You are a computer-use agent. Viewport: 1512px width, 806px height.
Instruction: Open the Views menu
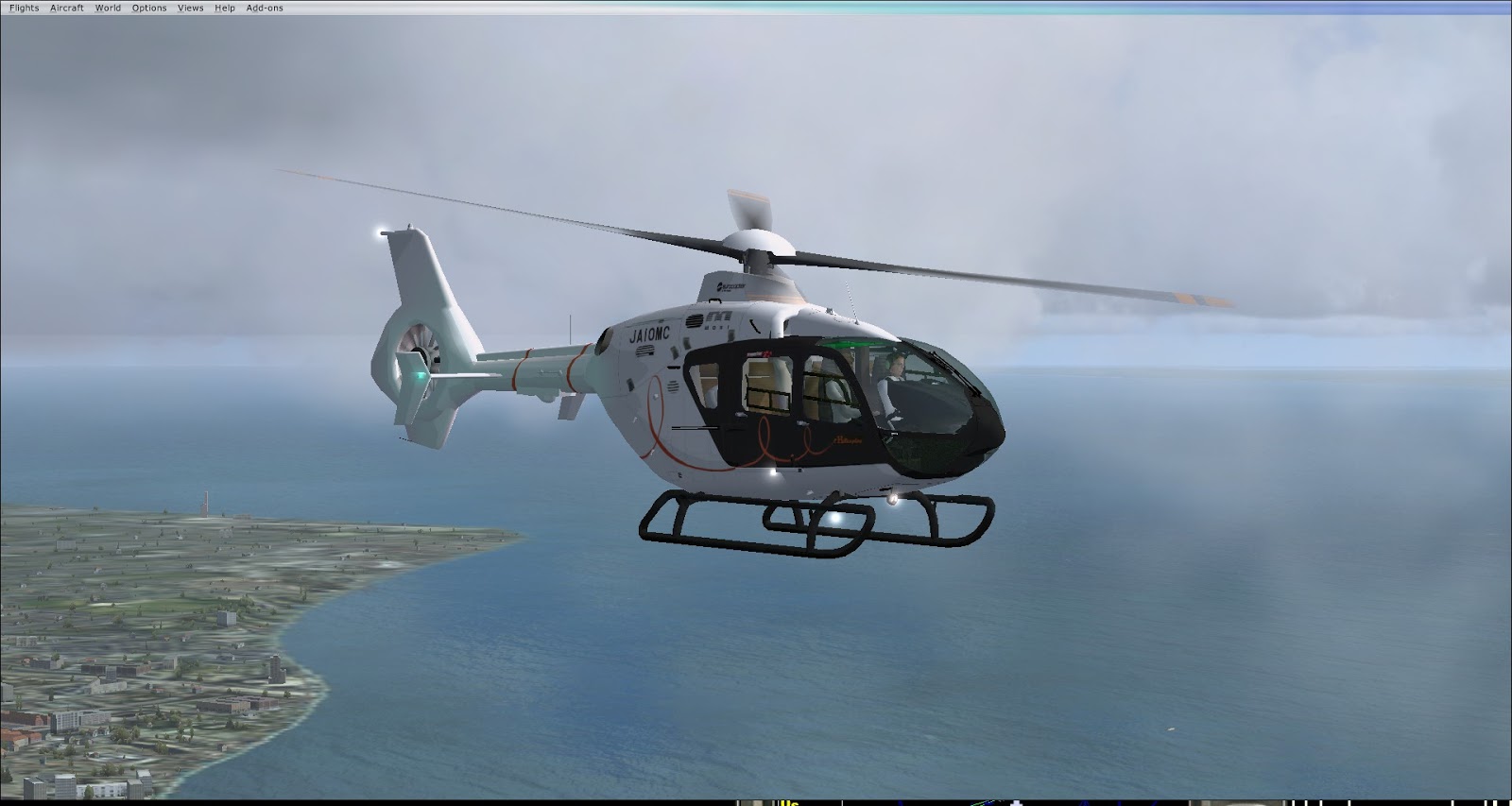(191, 8)
